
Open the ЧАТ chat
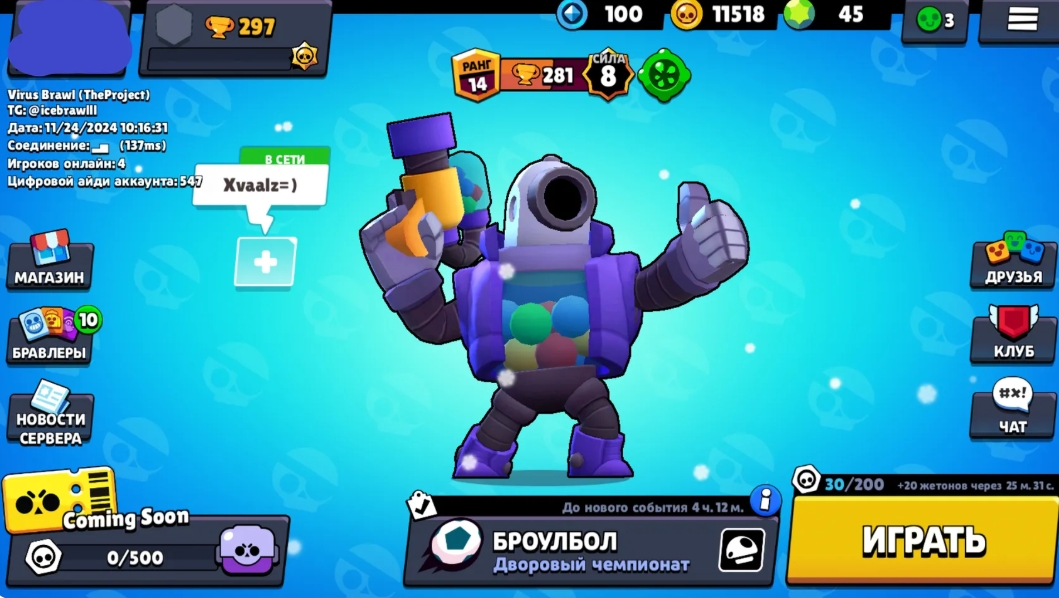pyautogui.click(x=1012, y=410)
